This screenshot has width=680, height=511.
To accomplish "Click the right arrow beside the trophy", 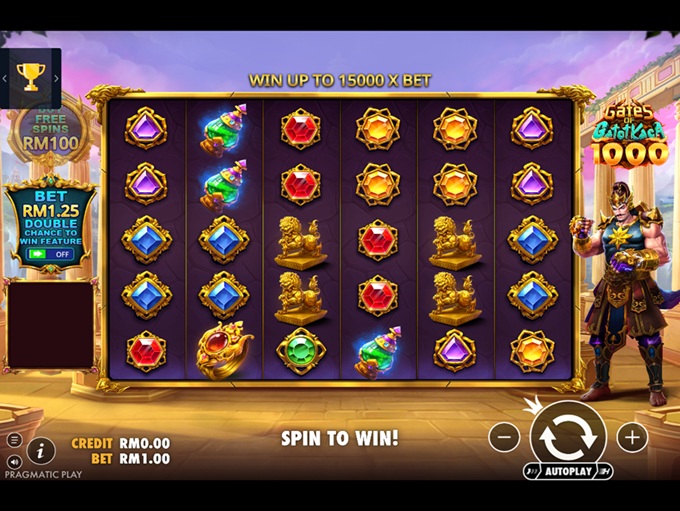I will tap(57, 78).
